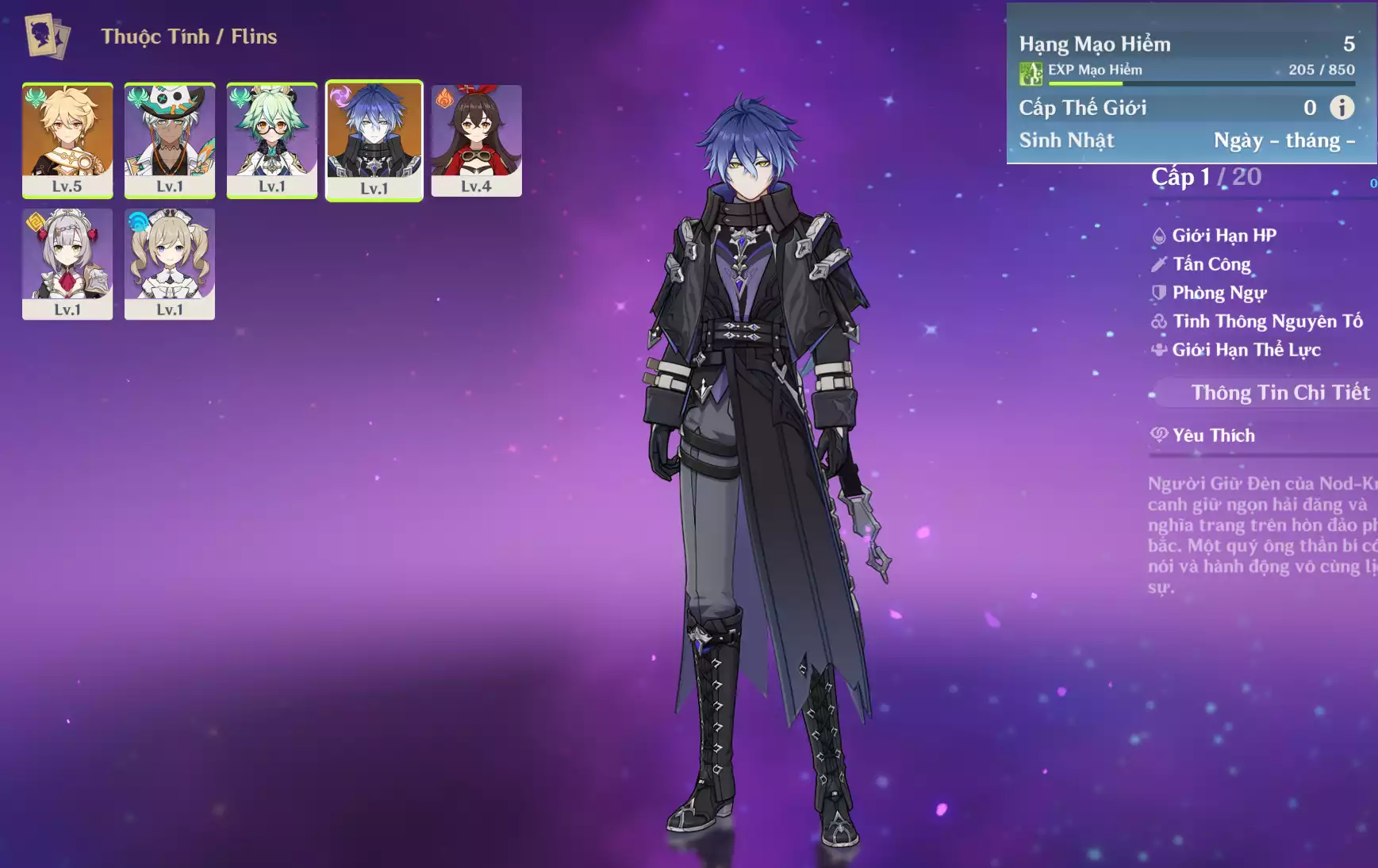Select the Aether character portrait at Lv.5
The width and height of the screenshot is (1378, 868).
67,139
